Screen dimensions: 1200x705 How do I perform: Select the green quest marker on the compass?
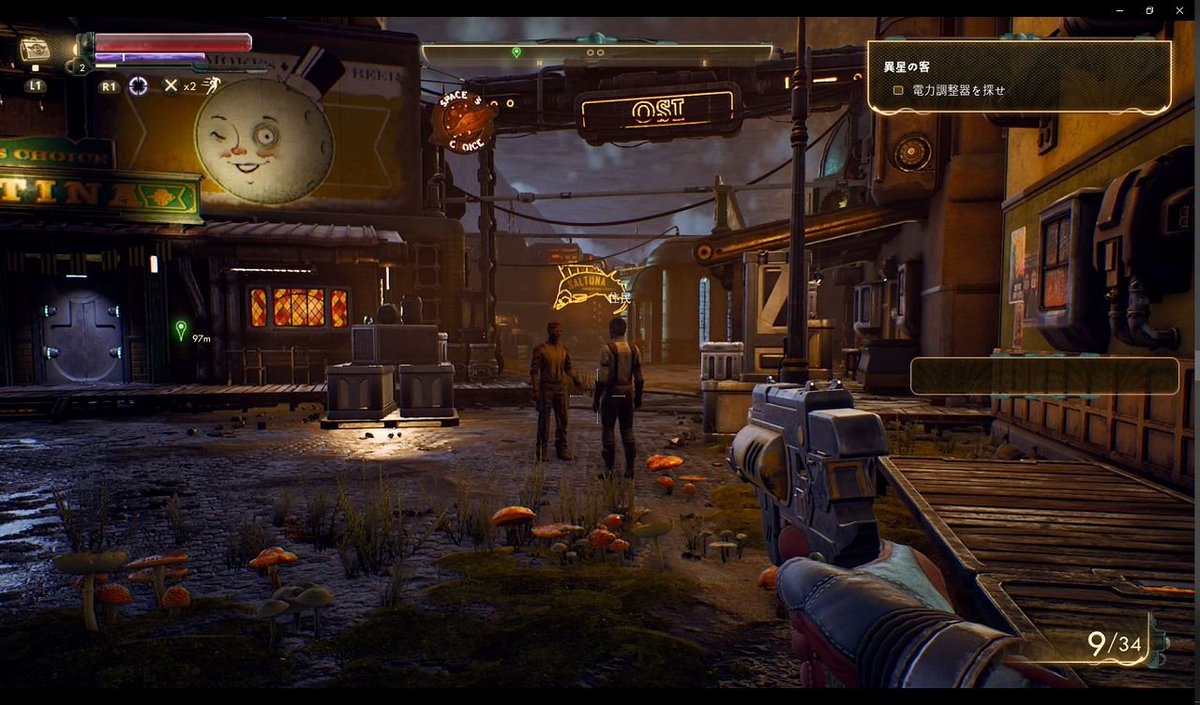516,52
